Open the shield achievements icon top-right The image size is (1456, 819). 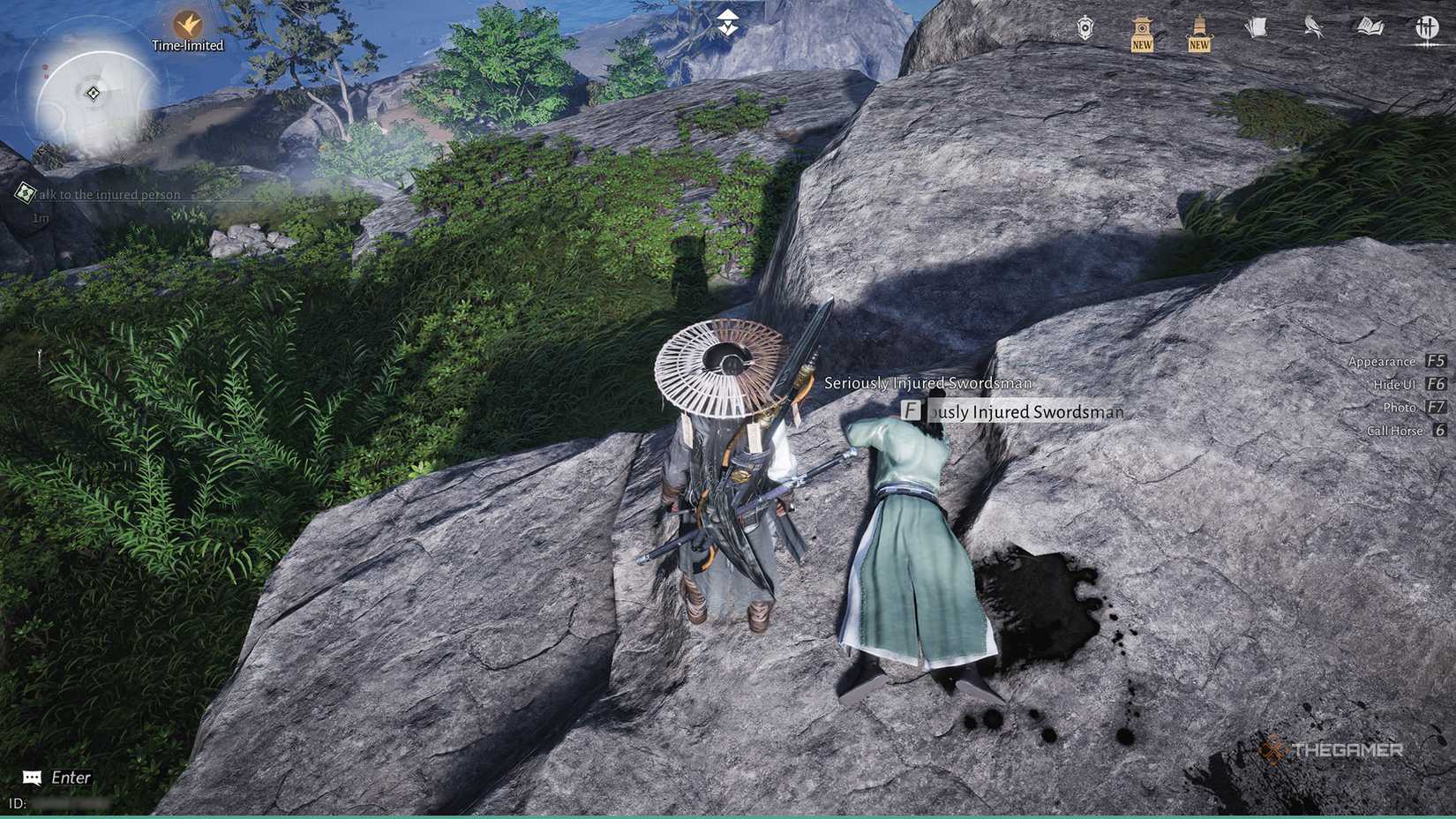click(x=1083, y=29)
